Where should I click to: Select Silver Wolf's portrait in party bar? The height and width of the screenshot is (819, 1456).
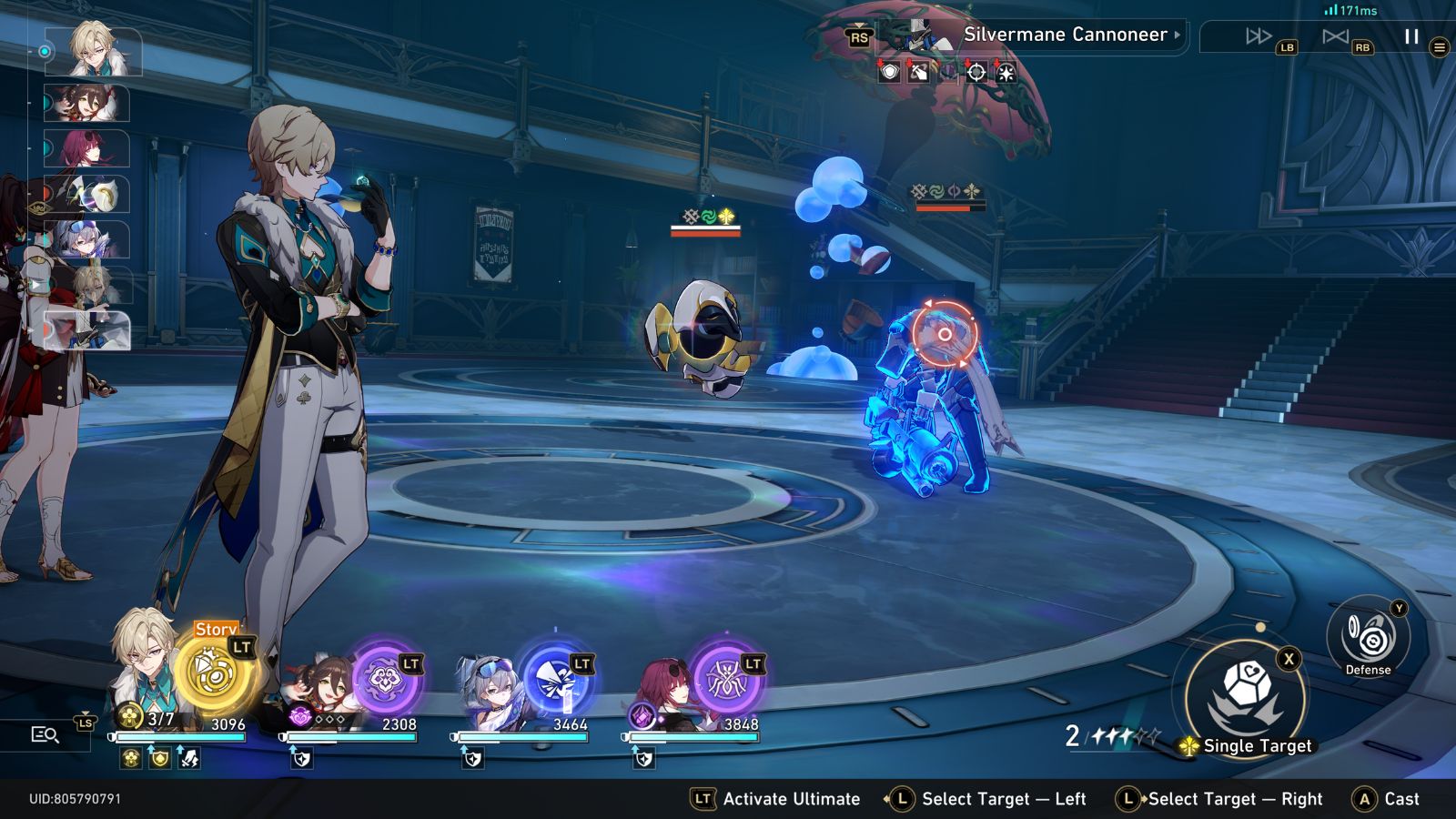tap(493, 693)
